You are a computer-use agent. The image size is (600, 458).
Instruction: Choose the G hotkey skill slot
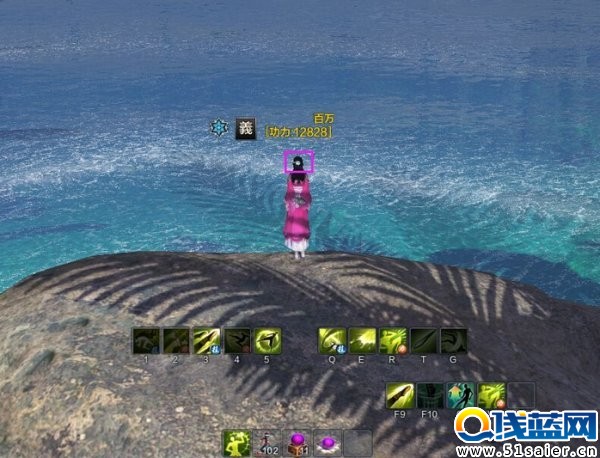[453, 341]
